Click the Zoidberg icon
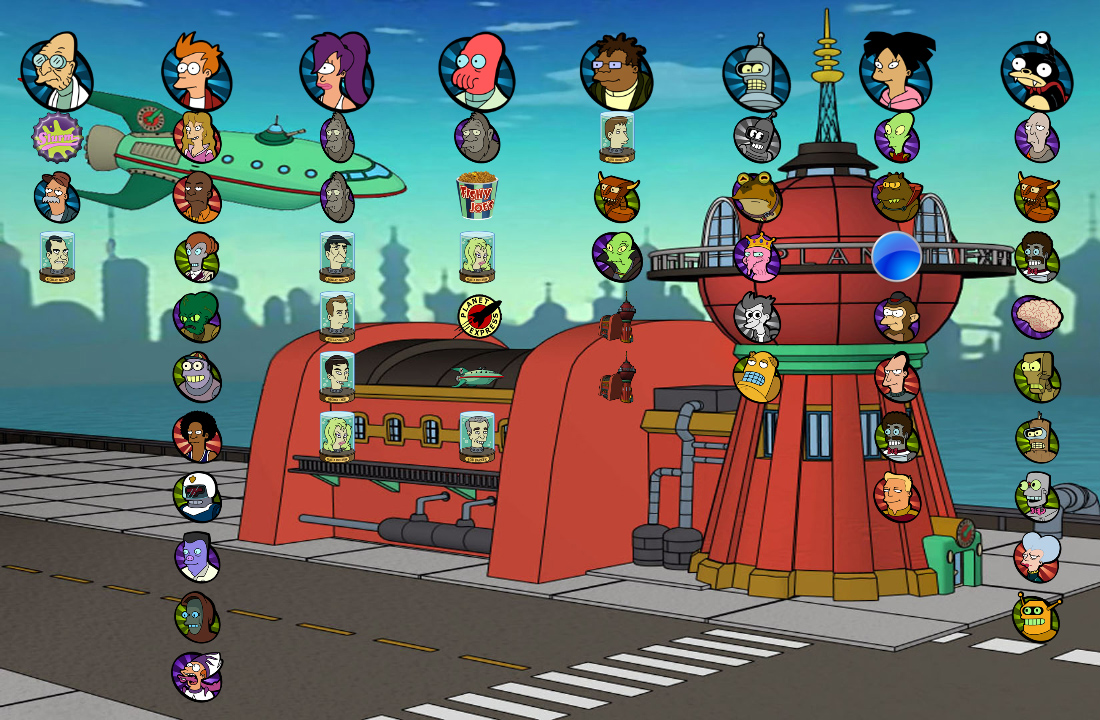 point(477,74)
